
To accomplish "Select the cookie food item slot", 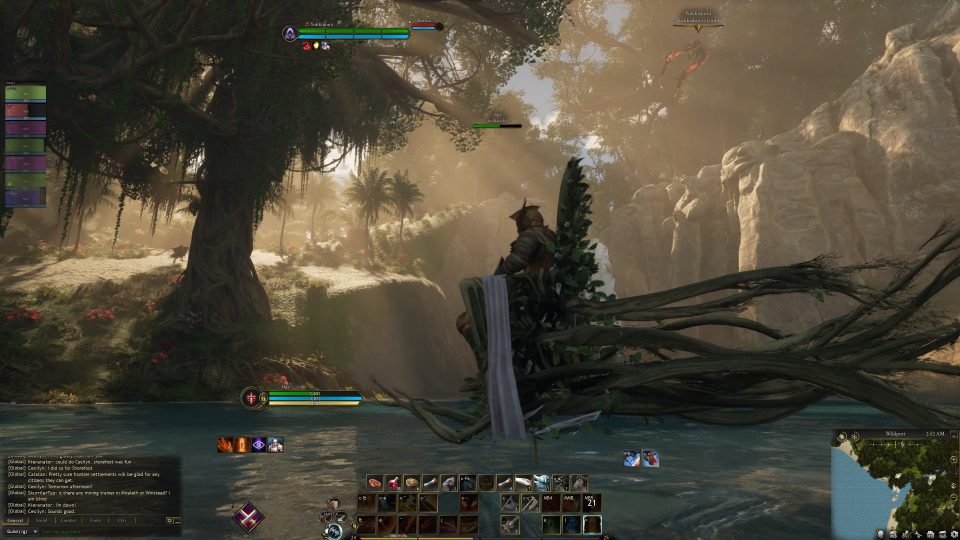I will [x=411, y=483].
